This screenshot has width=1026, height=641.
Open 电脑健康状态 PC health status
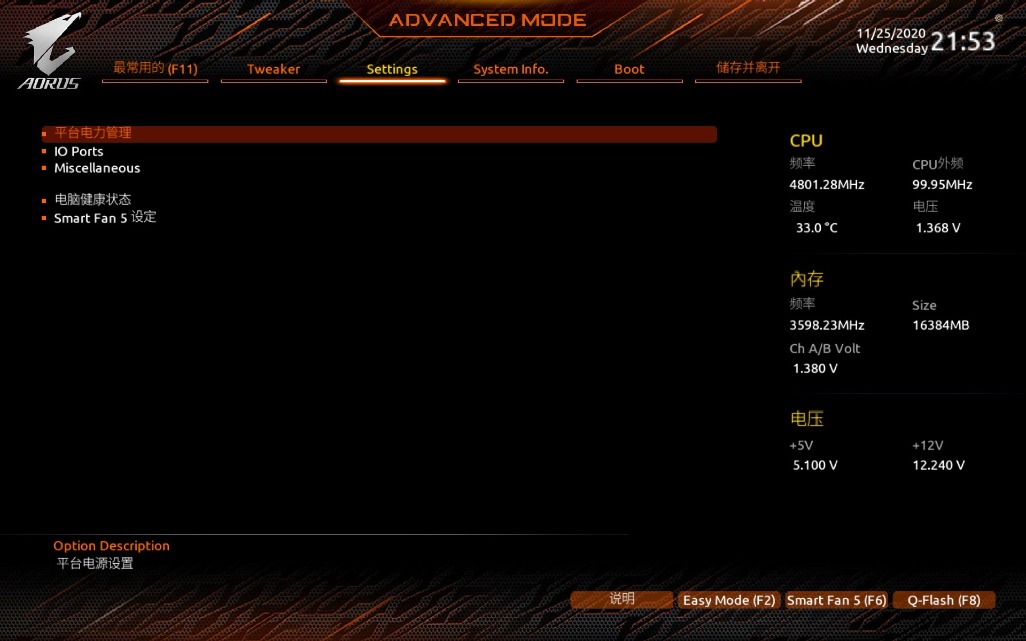[x=92, y=199]
